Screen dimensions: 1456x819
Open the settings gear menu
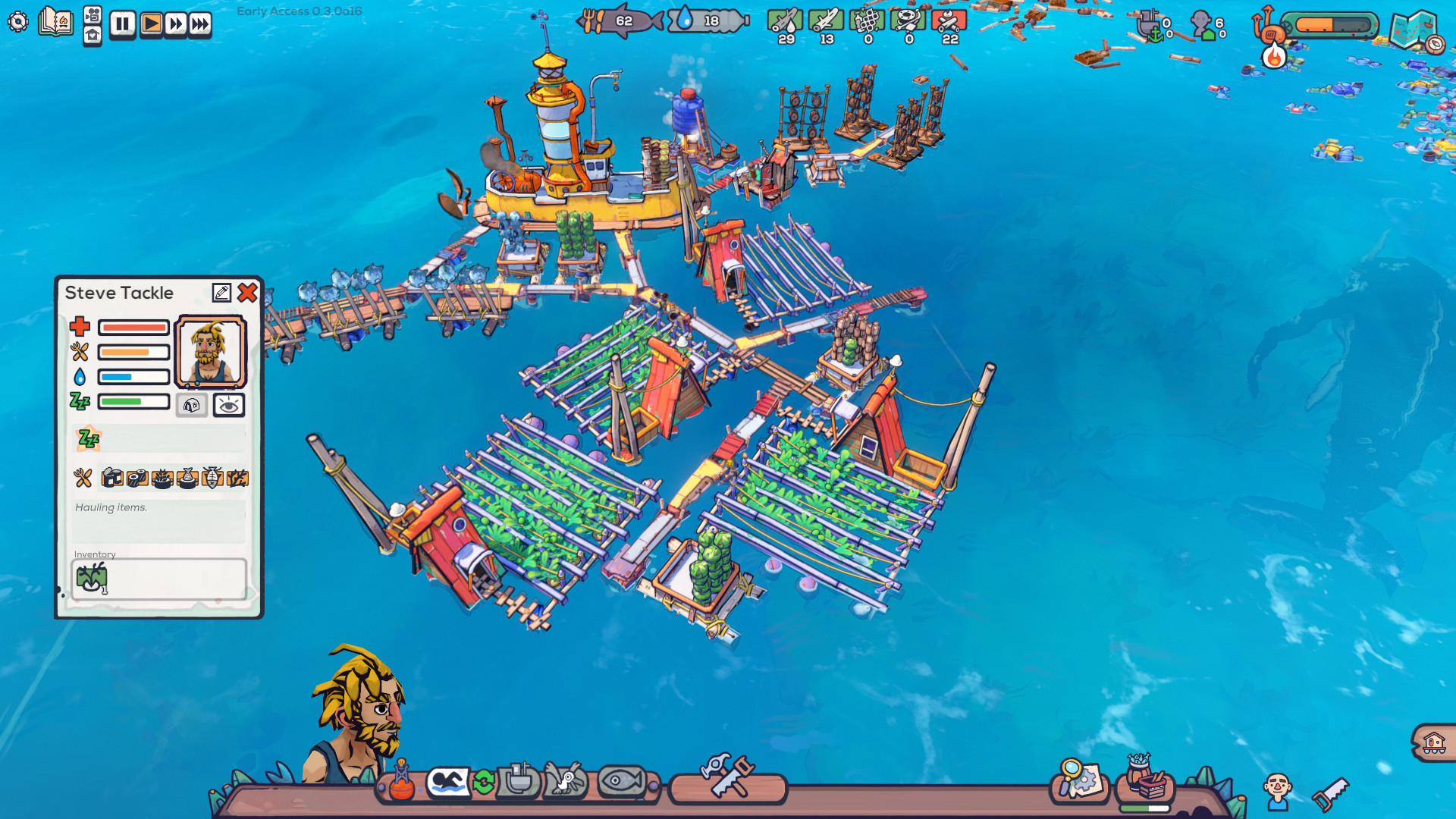18,21
